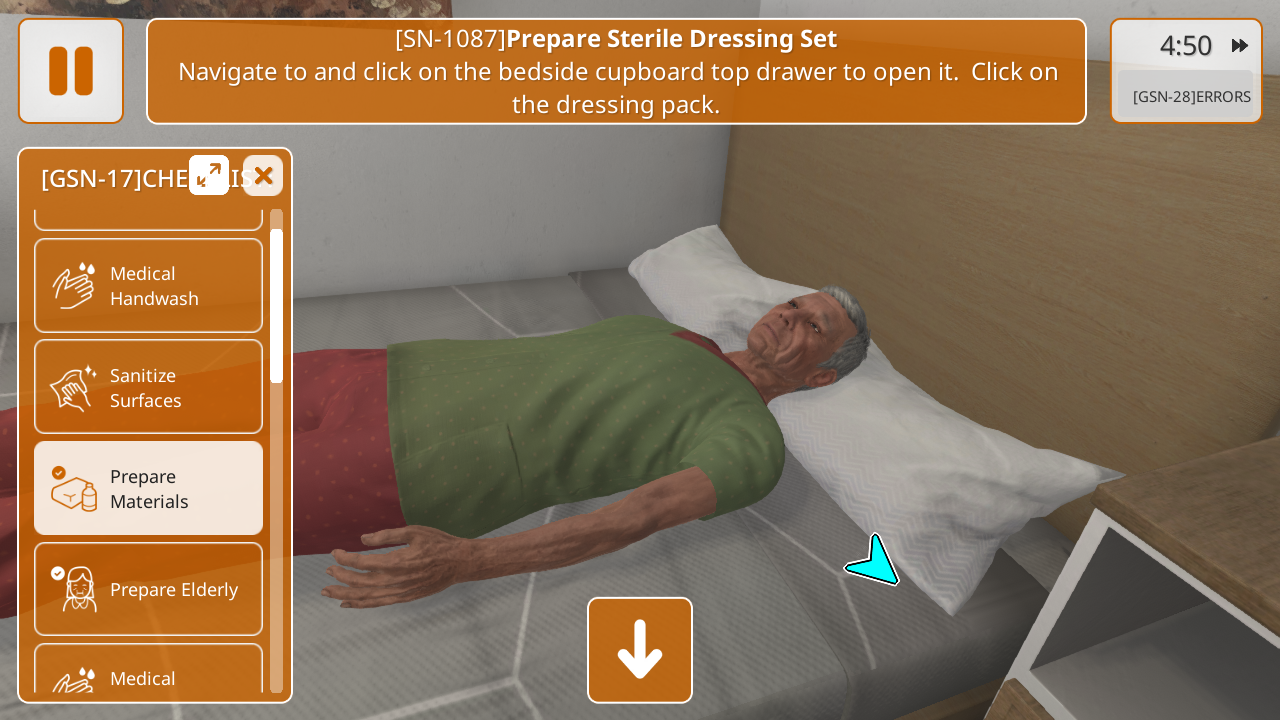Choose the Sanitize Surfaces checklist item
The width and height of the screenshot is (1280, 720).
pyautogui.click(x=149, y=387)
